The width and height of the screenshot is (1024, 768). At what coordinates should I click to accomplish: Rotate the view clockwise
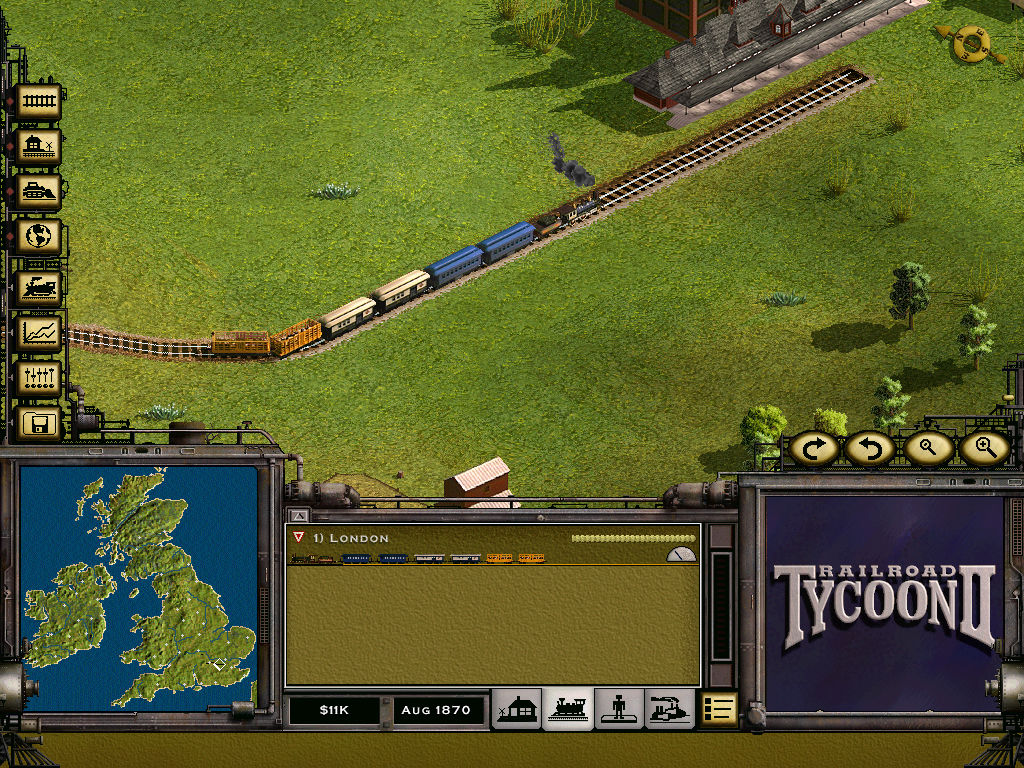click(x=814, y=448)
